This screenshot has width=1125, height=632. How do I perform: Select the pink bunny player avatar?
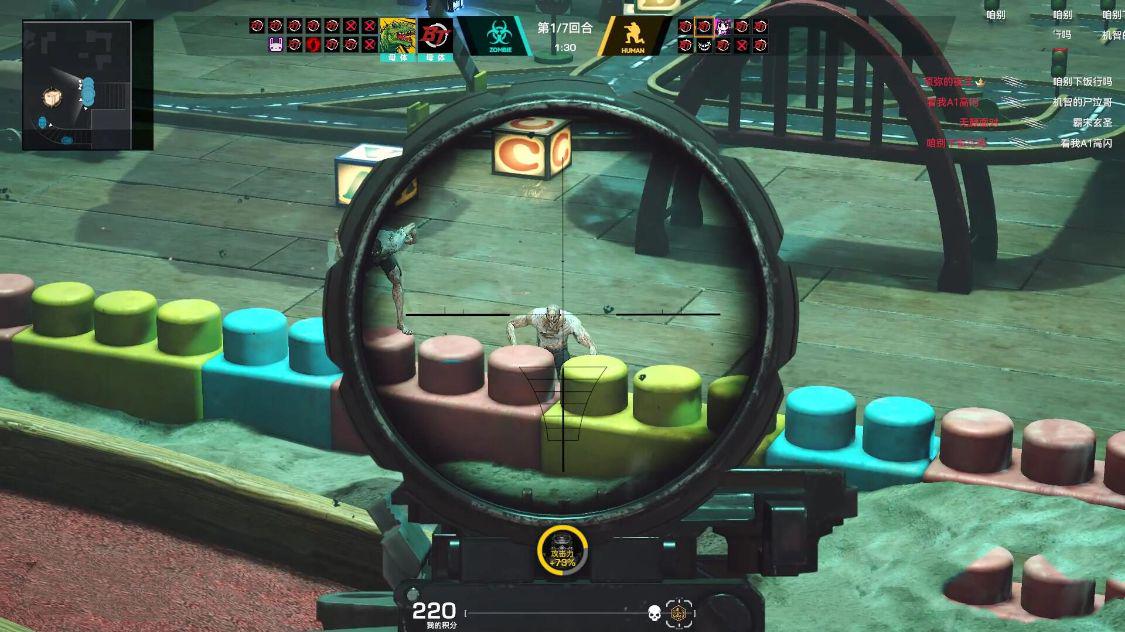277,44
